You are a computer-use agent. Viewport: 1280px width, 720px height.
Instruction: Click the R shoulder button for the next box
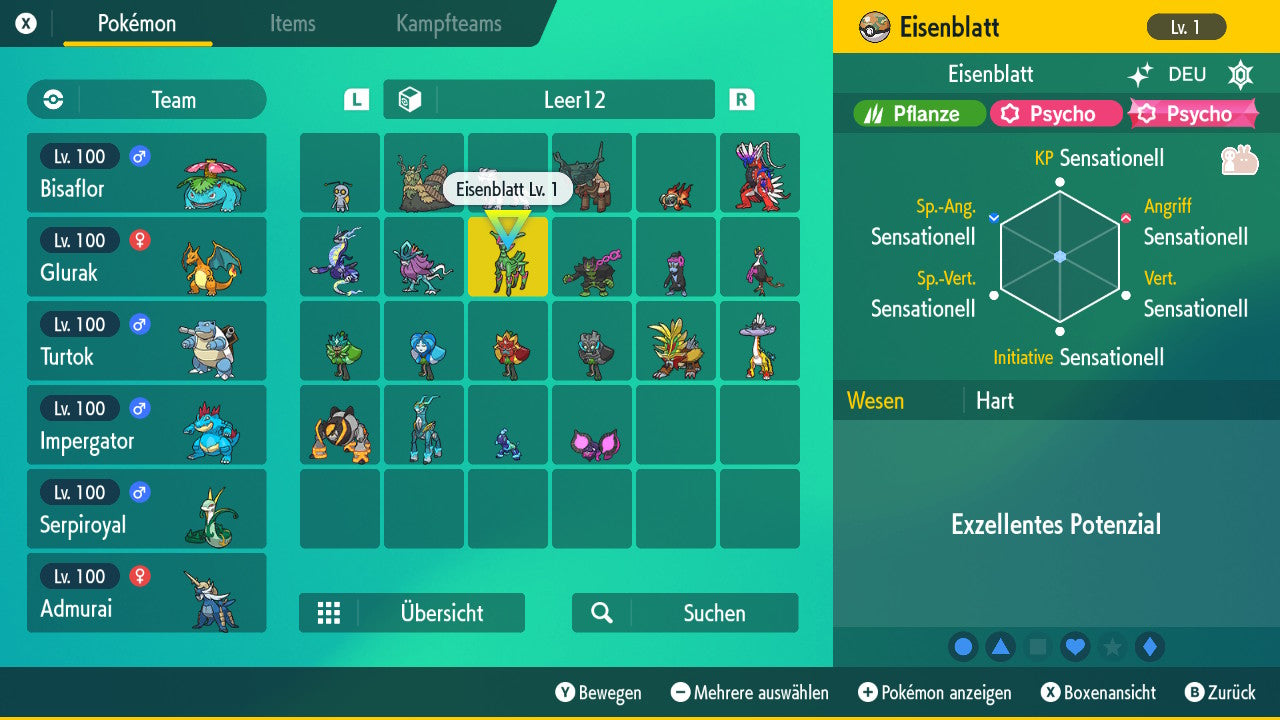point(741,99)
